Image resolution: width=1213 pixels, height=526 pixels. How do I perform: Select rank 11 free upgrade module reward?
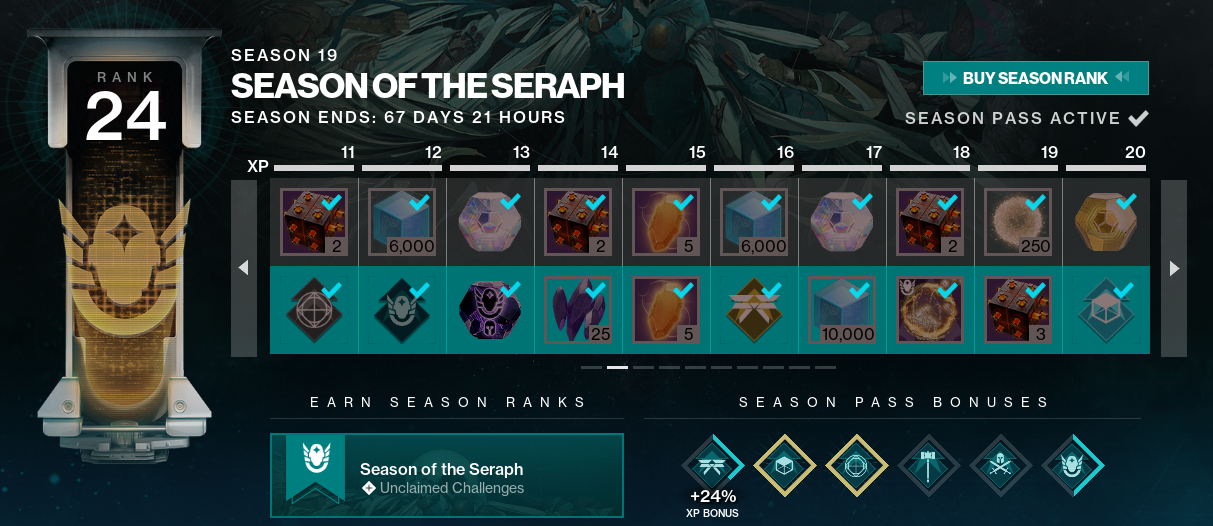314,222
